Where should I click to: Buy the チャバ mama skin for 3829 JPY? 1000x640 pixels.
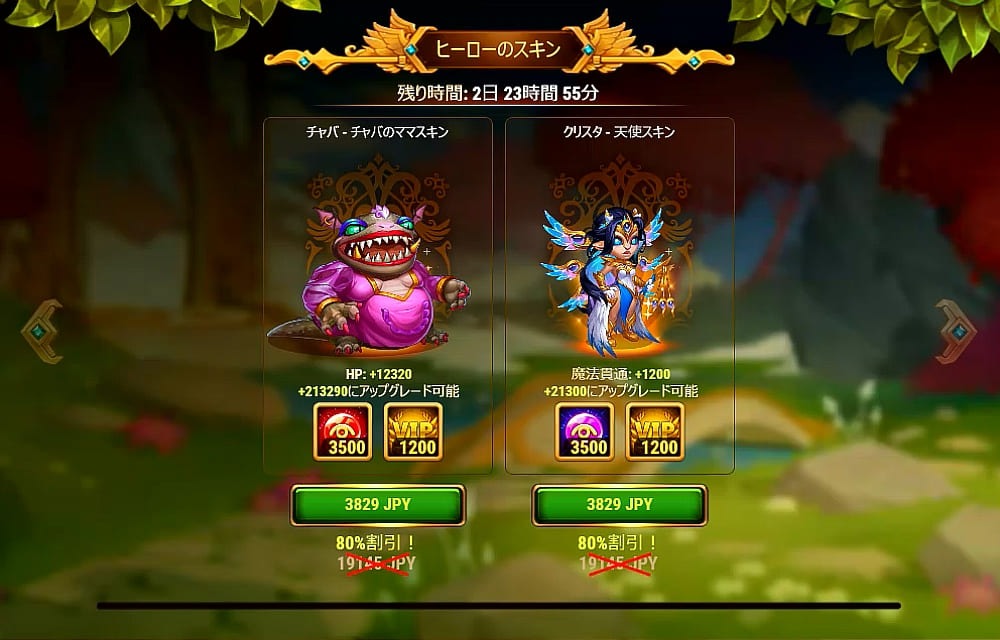click(x=377, y=505)
